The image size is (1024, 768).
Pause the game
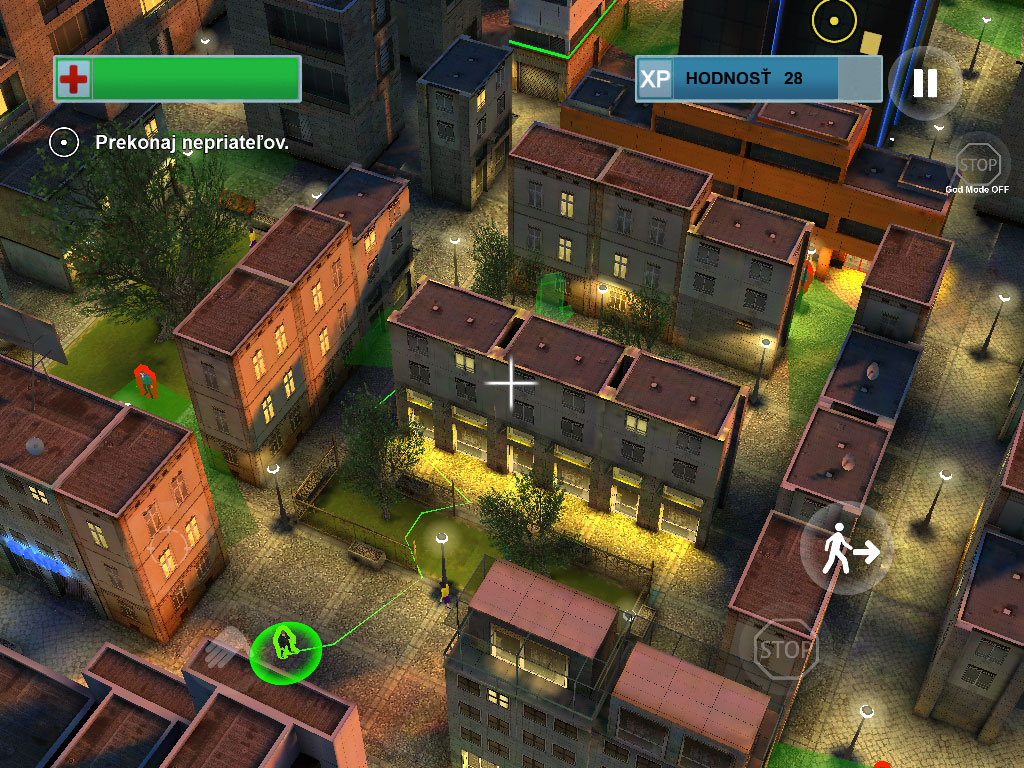(x=925, y=83)
